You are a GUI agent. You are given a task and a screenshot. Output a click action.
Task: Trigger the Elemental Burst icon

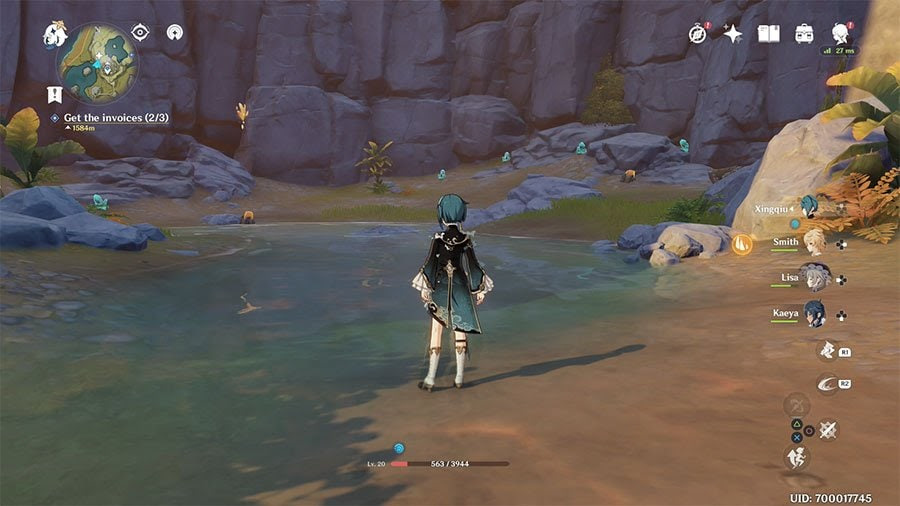coord(828,384)
